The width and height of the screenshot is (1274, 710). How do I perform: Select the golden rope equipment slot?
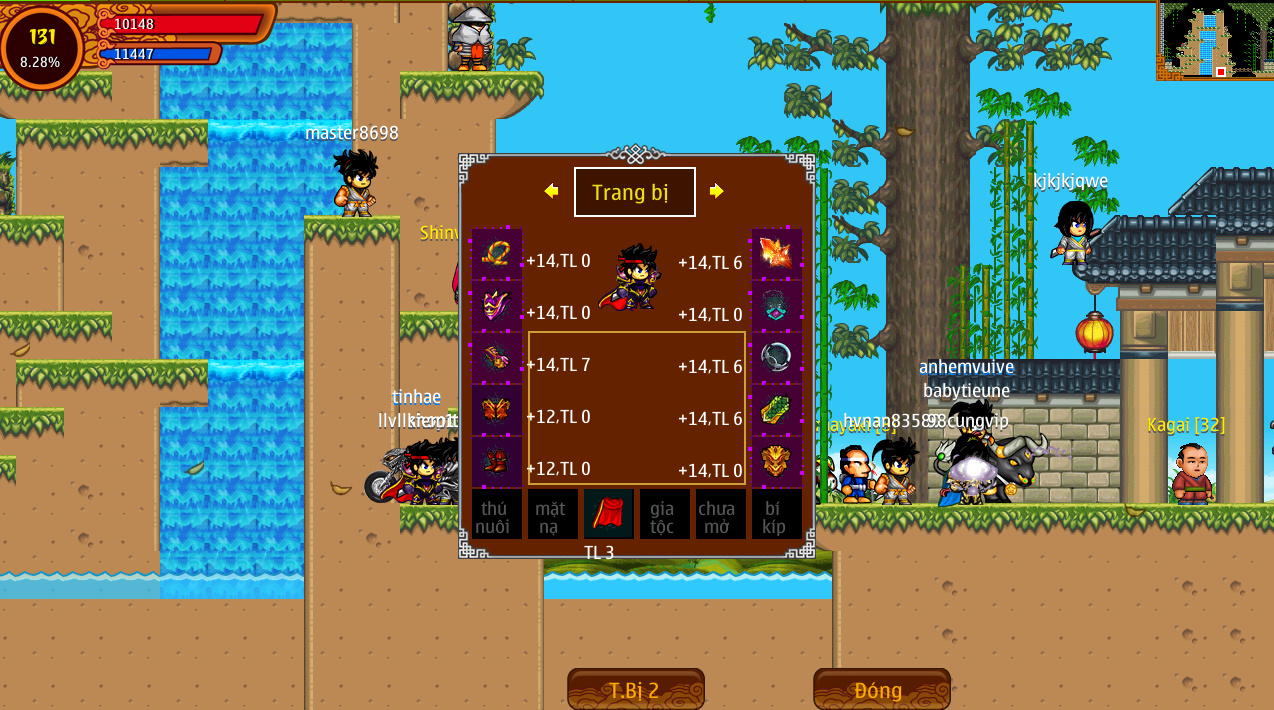click(x=496, y=254)
